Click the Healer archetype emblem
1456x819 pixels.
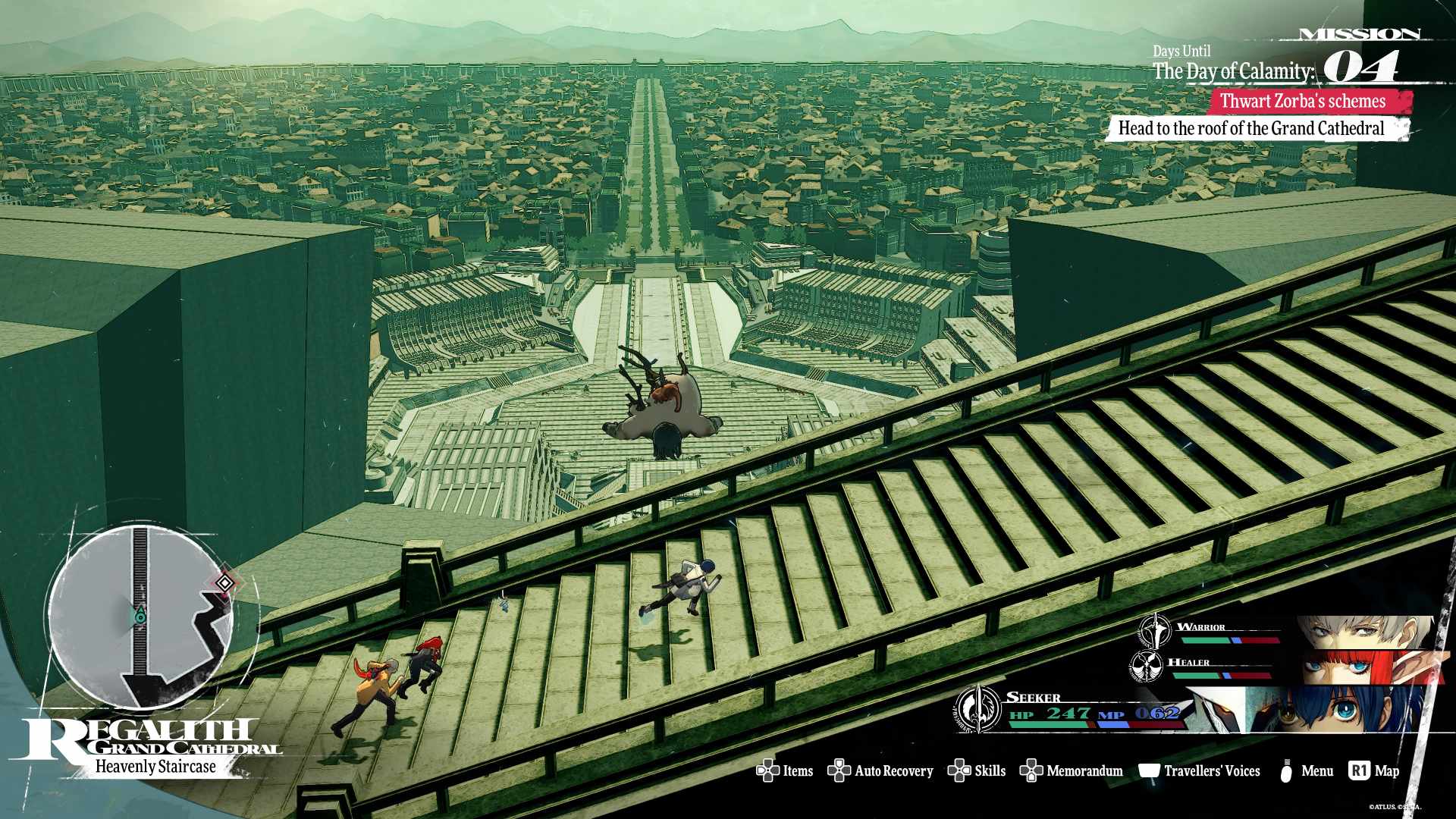pos(1146,666)
